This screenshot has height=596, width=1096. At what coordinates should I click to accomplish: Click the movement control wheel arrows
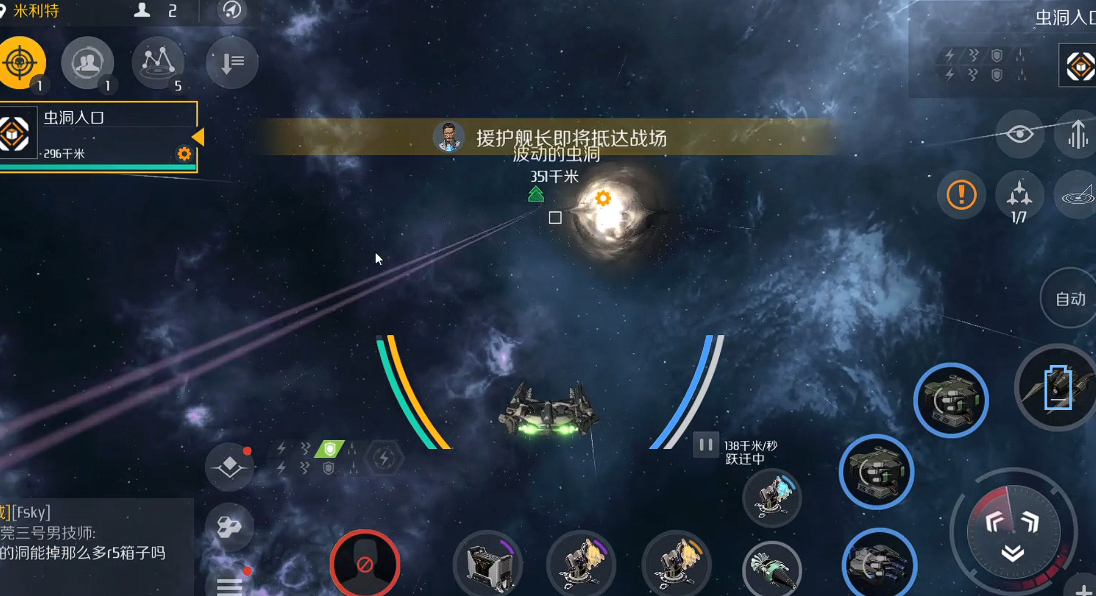[x=1012, y=533]
